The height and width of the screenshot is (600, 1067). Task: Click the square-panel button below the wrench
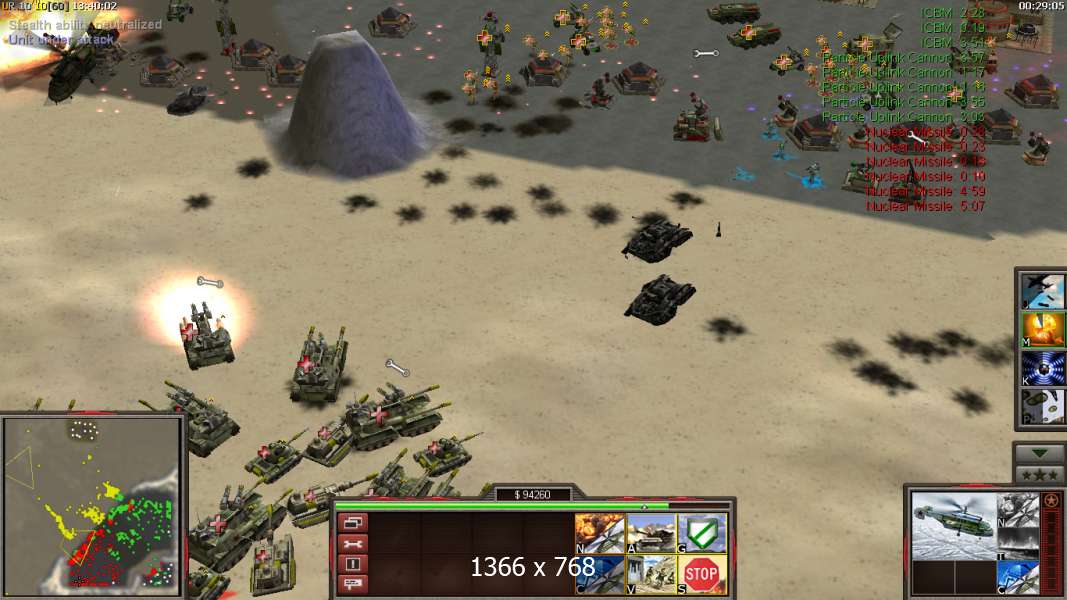[x=353, y=563]
